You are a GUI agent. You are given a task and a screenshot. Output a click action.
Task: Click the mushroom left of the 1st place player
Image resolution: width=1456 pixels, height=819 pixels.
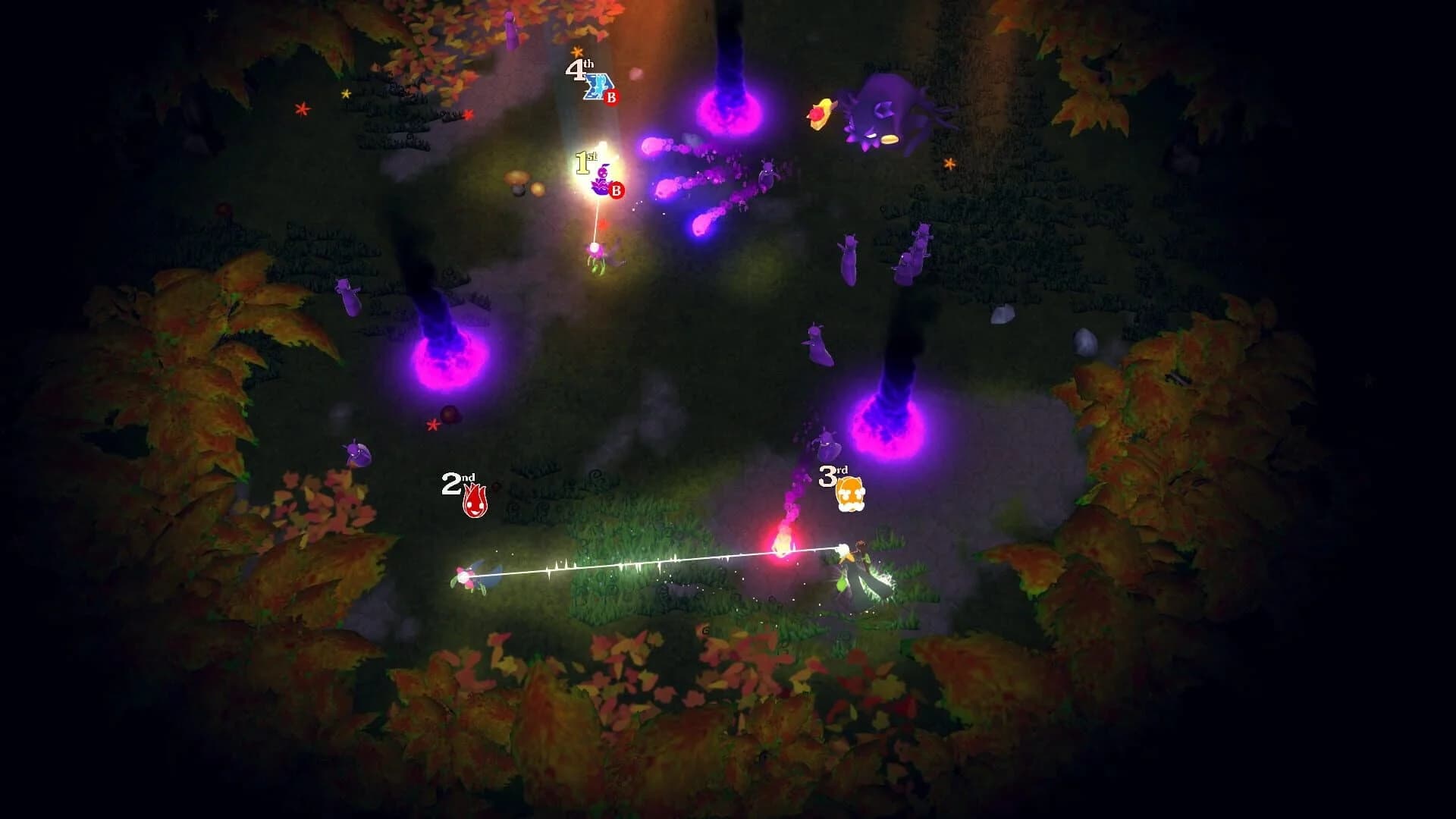(518, 179)
